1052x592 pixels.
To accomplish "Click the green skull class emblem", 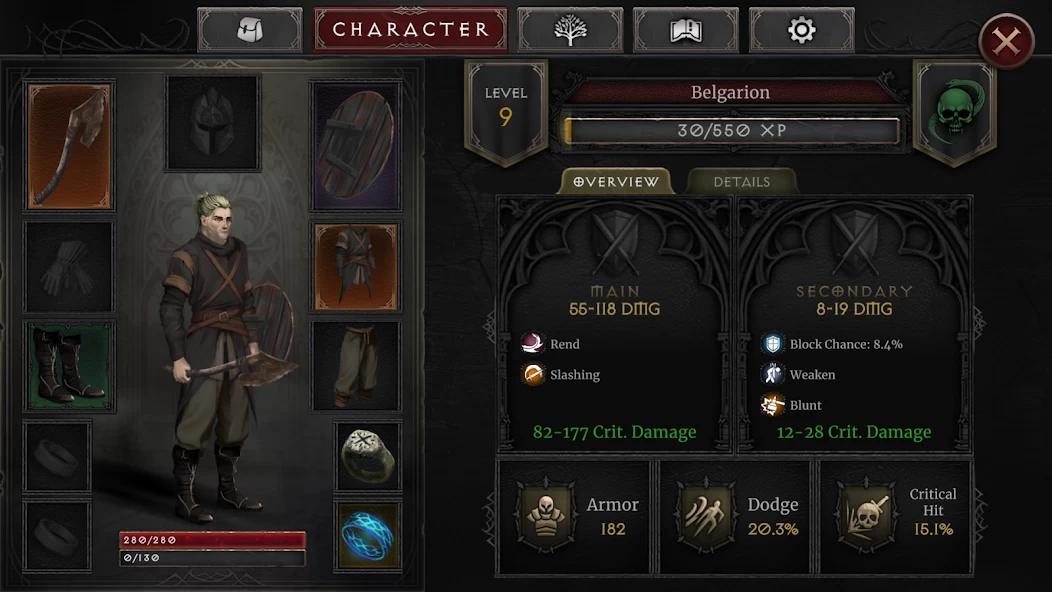I will point(954,112).
